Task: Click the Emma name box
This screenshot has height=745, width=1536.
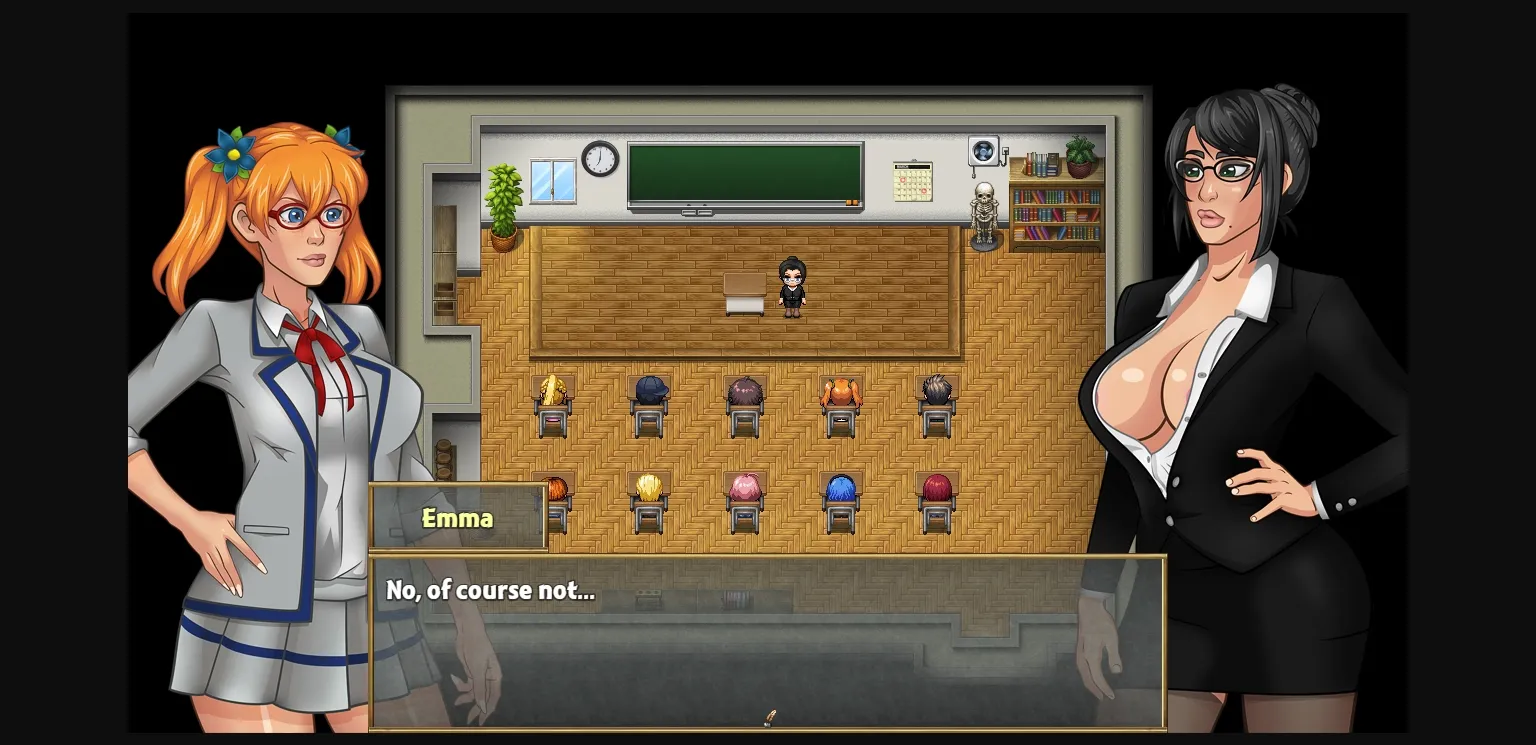Action: coord(457,518)
